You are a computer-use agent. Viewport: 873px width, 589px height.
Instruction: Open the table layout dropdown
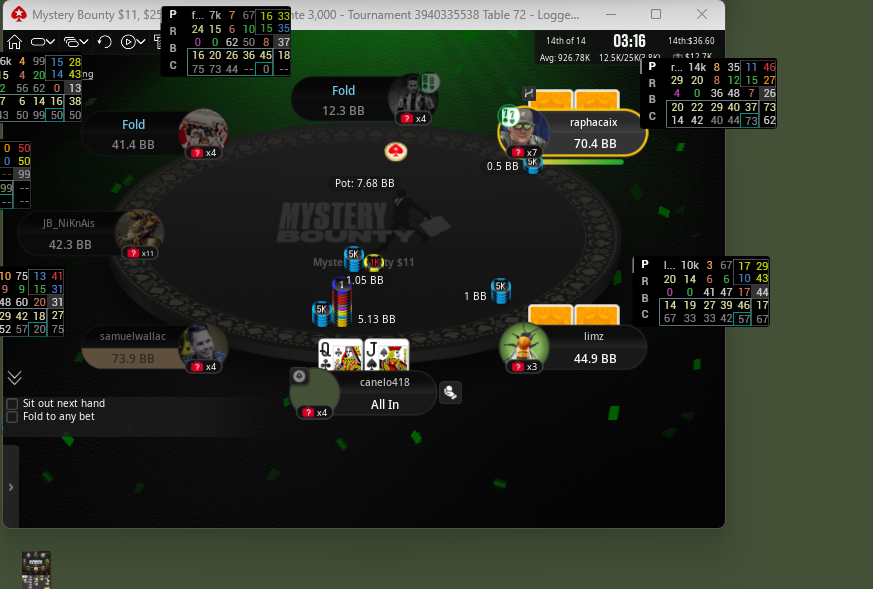pyautogui.click(x=44, y=42)
